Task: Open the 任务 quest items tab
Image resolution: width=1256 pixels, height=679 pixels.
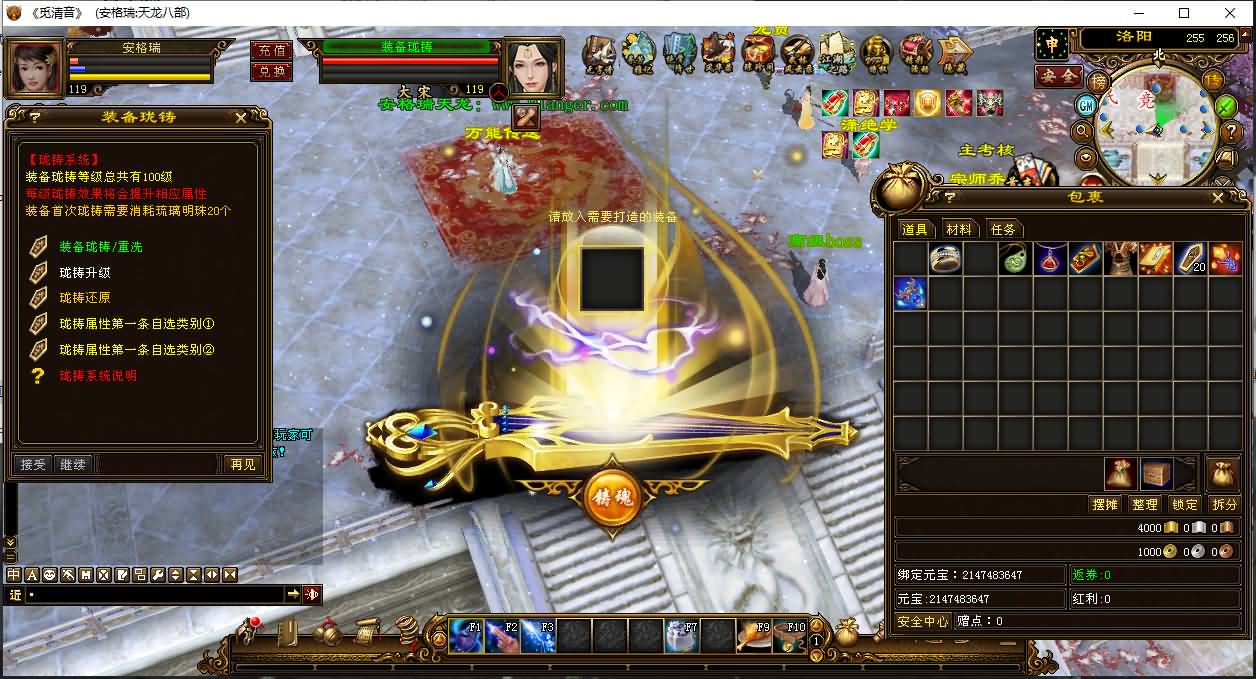Action: pyautogui.click(x=1002, y=229)
